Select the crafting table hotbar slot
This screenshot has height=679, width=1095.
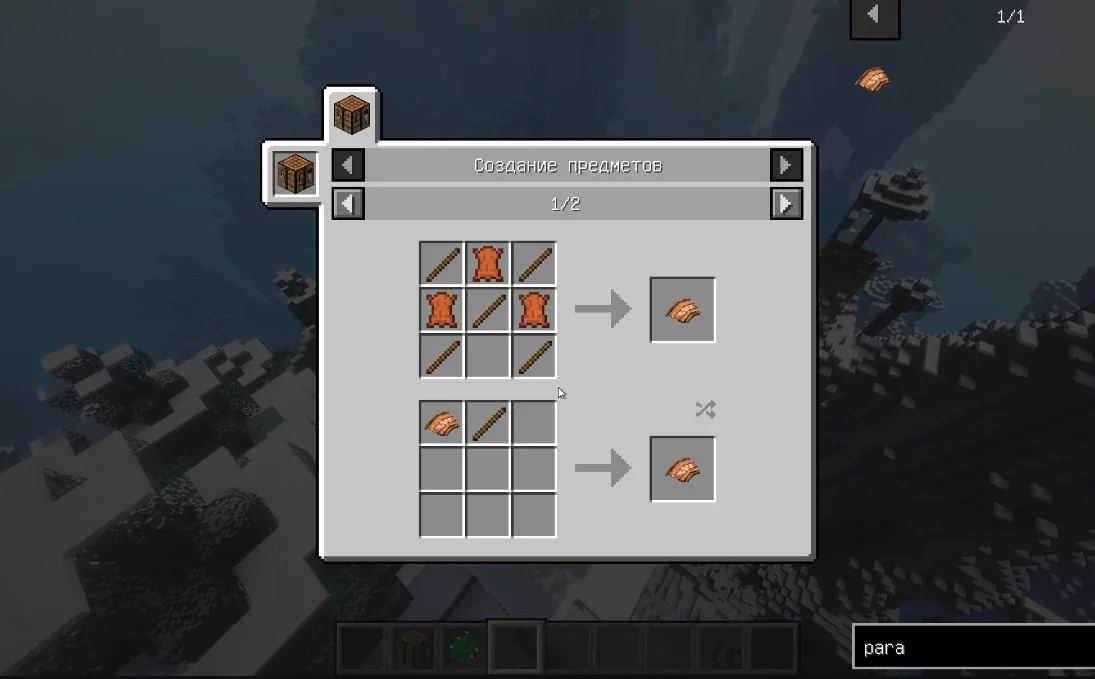click(411, 647)
